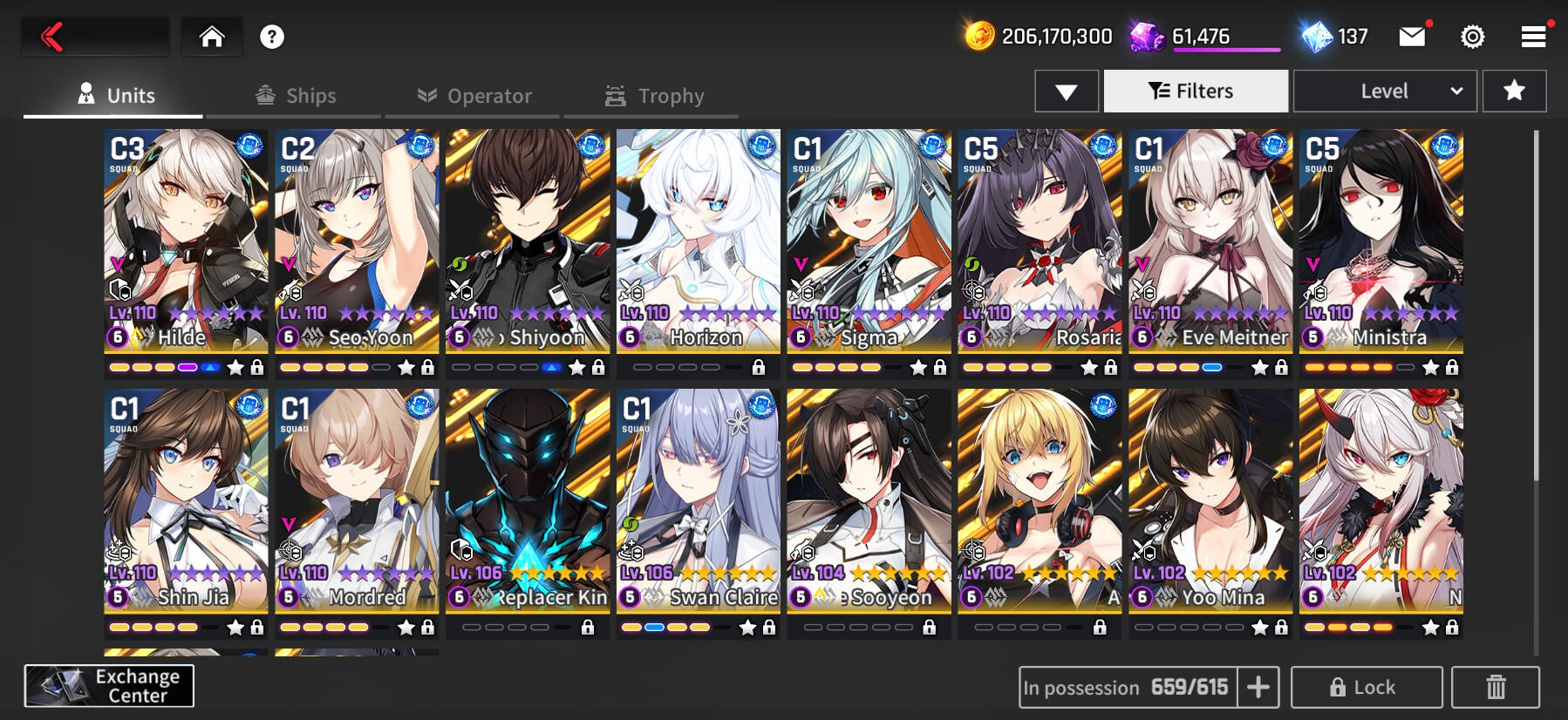Toggle the star favorites filter
This screenshot has height=720, width=1568.
(1514, 92)
